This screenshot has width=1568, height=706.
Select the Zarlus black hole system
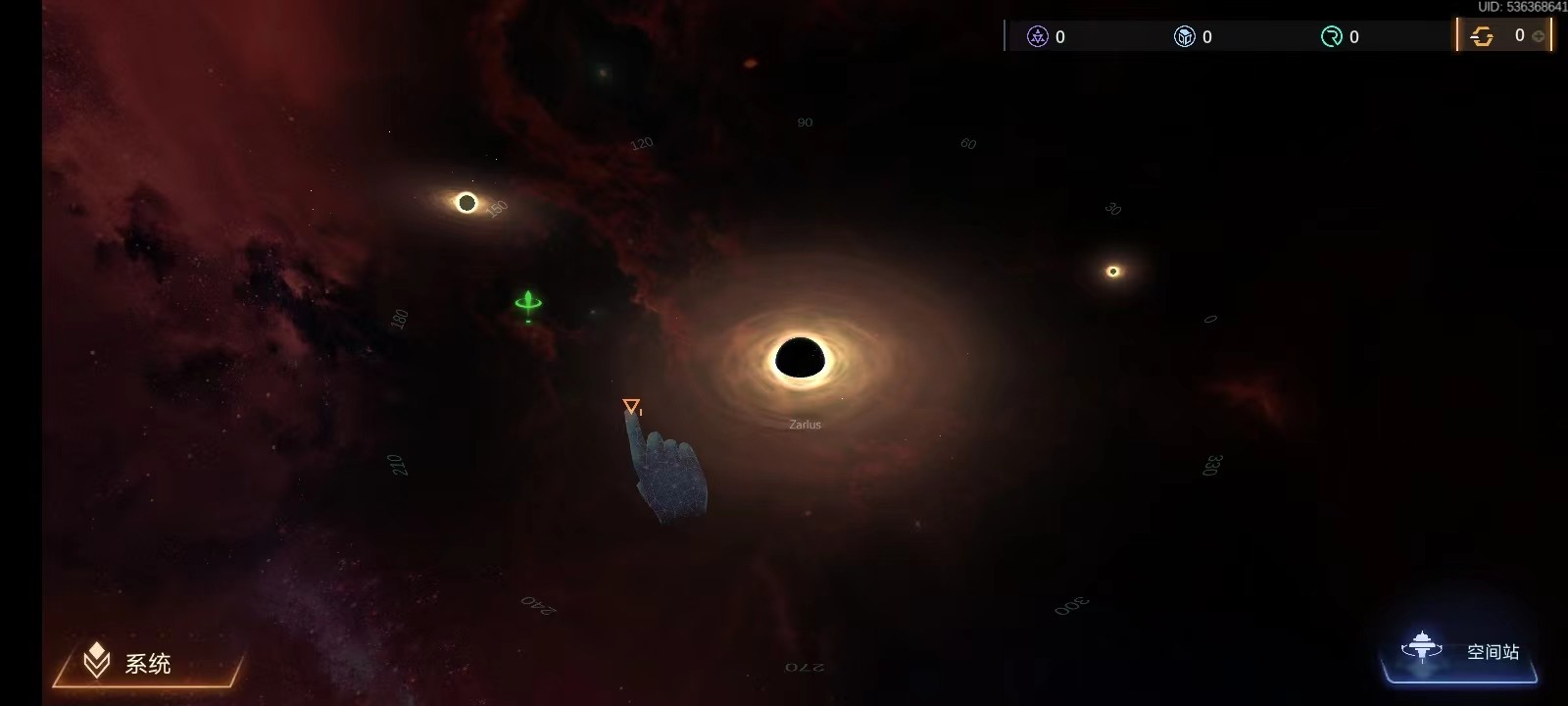click(800, 359)
